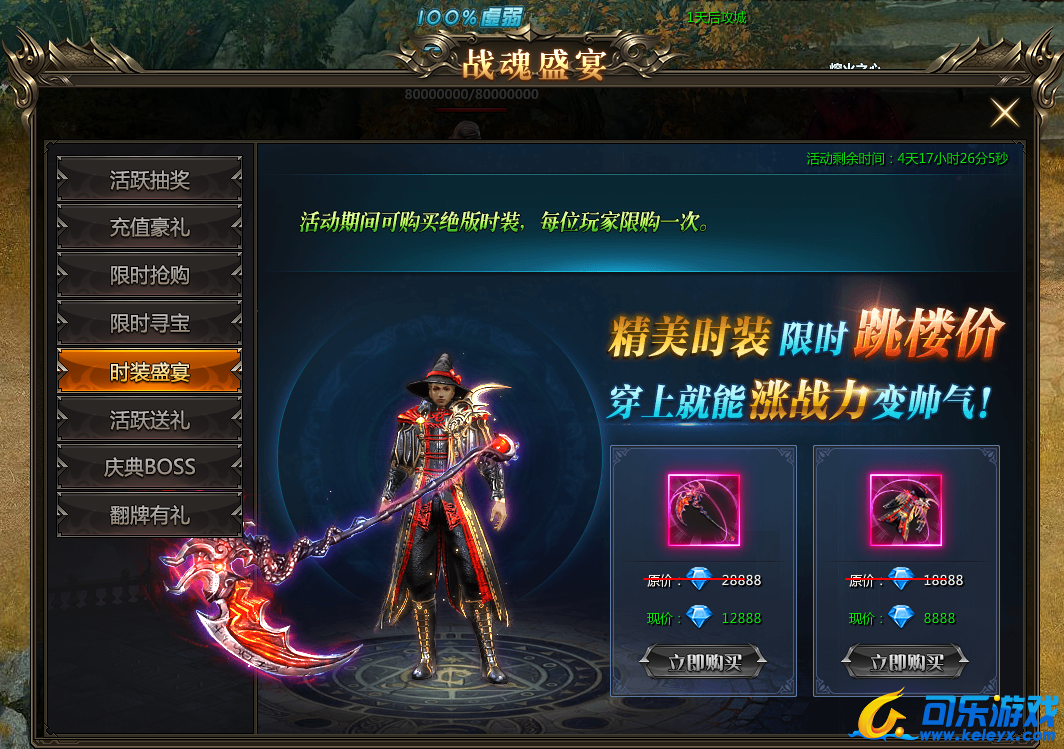Switch to the 充值豪礼 tab
The image size is (1064, 749).
click(149, 228)
